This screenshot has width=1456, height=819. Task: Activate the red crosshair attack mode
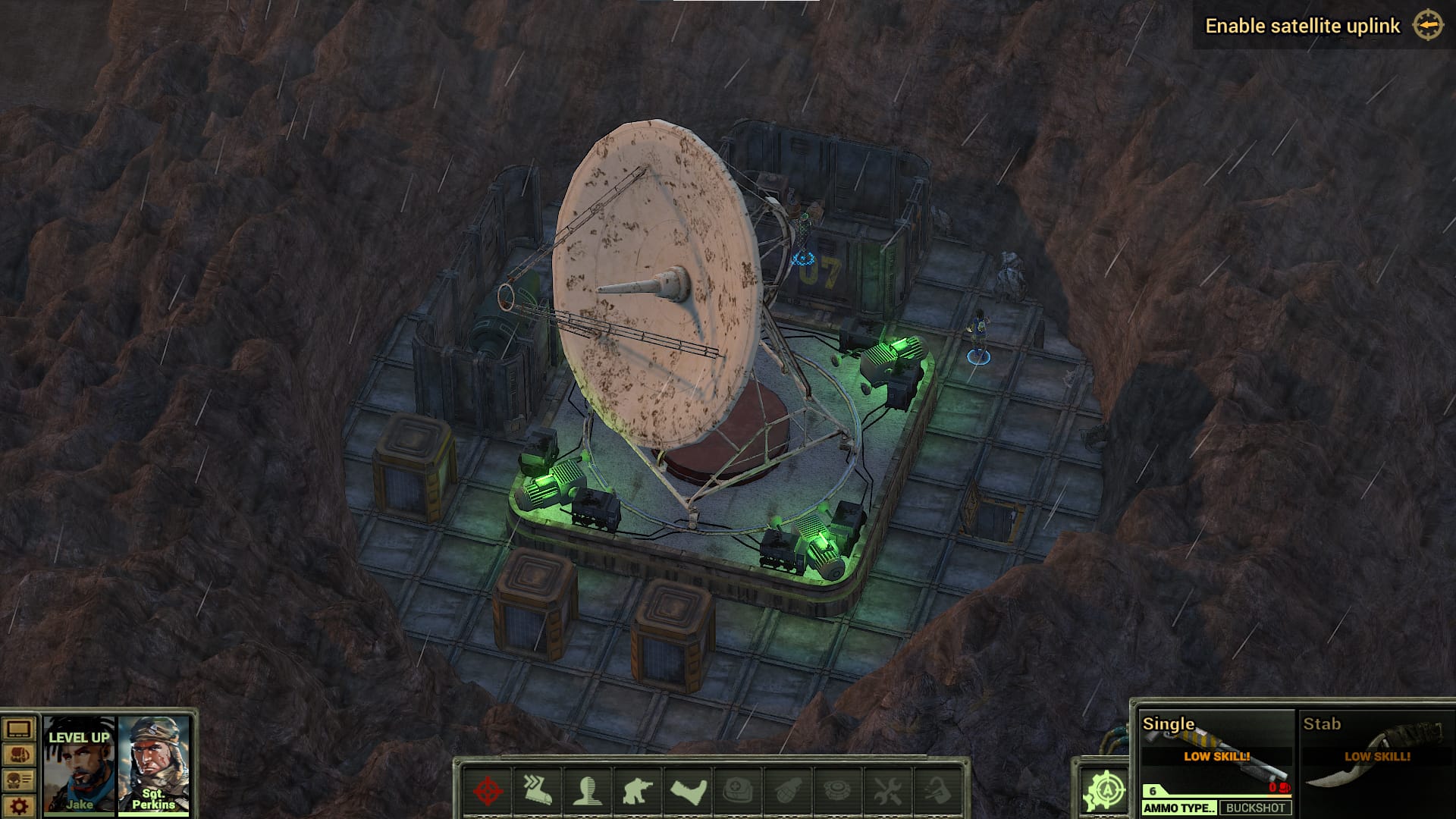pyautogui.click(x=488, y=792)
